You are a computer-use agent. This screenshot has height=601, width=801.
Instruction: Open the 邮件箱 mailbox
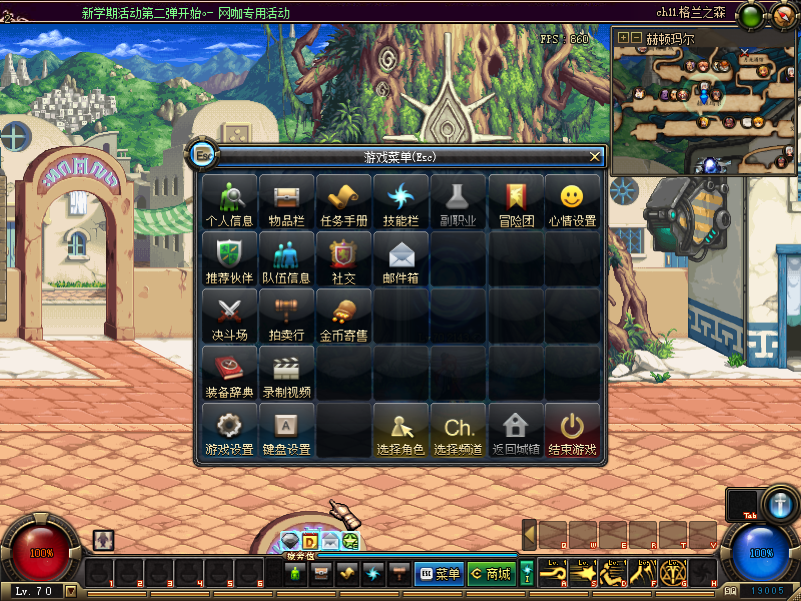tap(401, 260)
